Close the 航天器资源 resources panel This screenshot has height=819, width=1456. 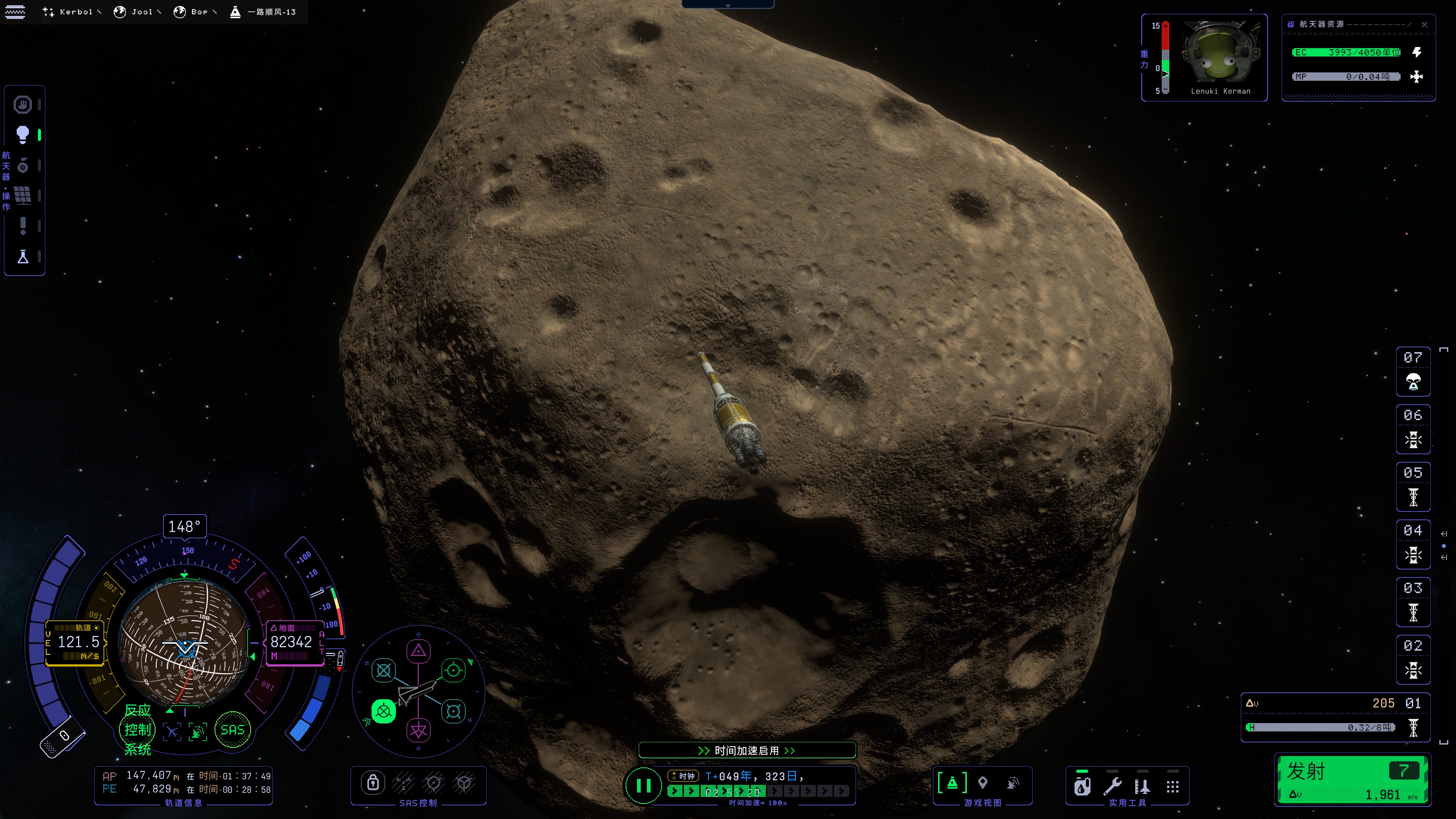(x=1425, y=24)
